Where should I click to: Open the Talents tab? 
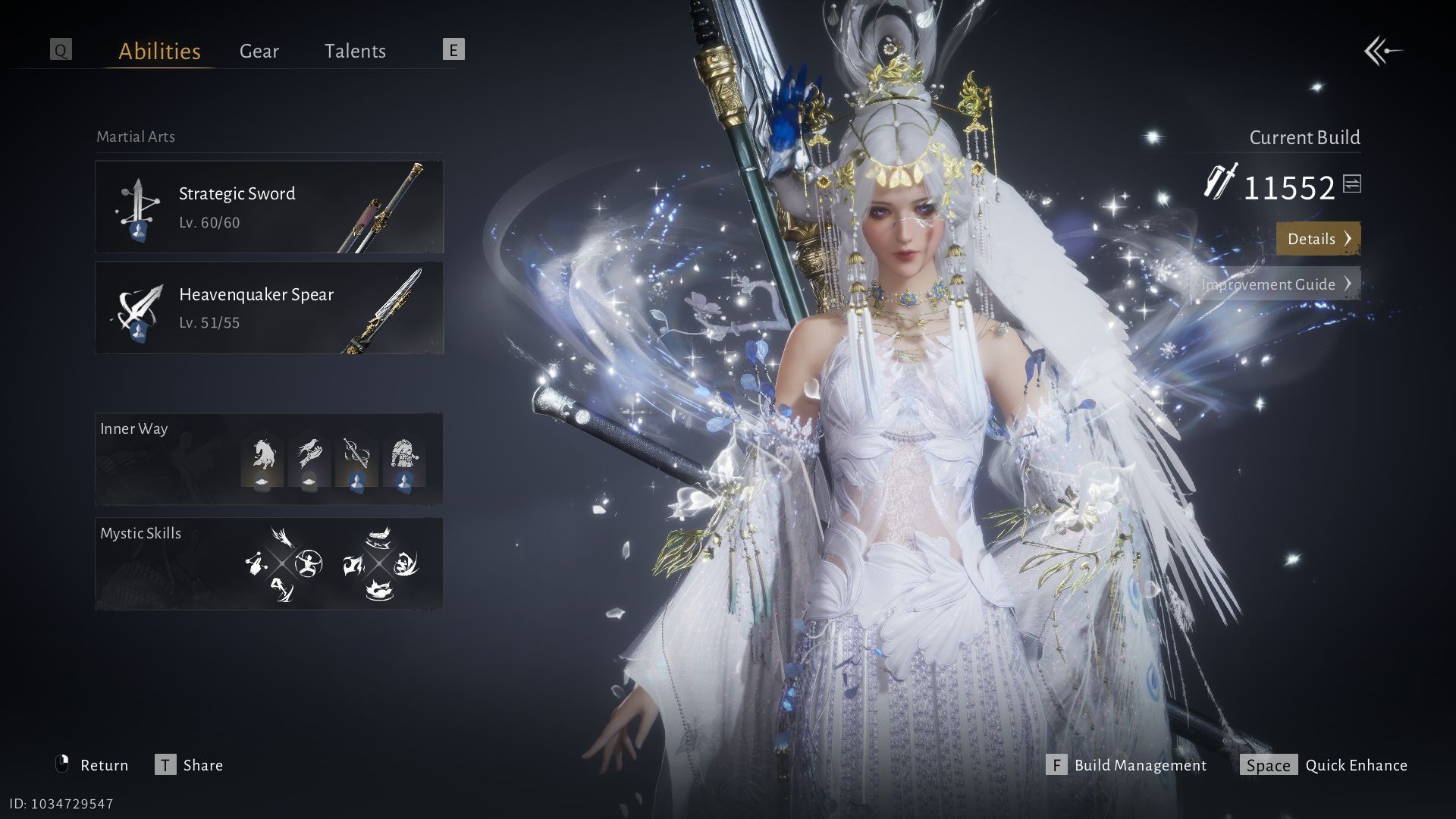coord(355,51)
